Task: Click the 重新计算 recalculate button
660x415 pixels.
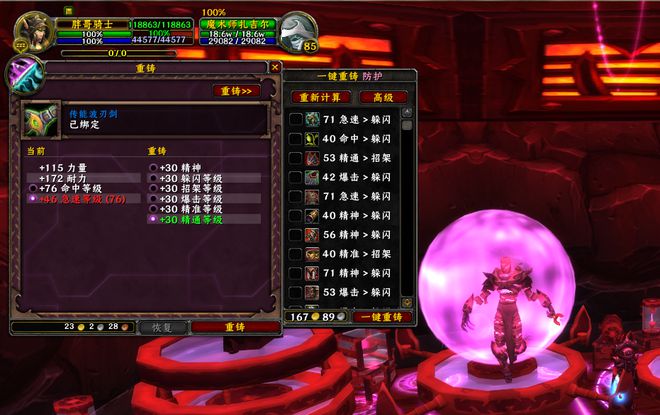Action: [x=320, y=97]
